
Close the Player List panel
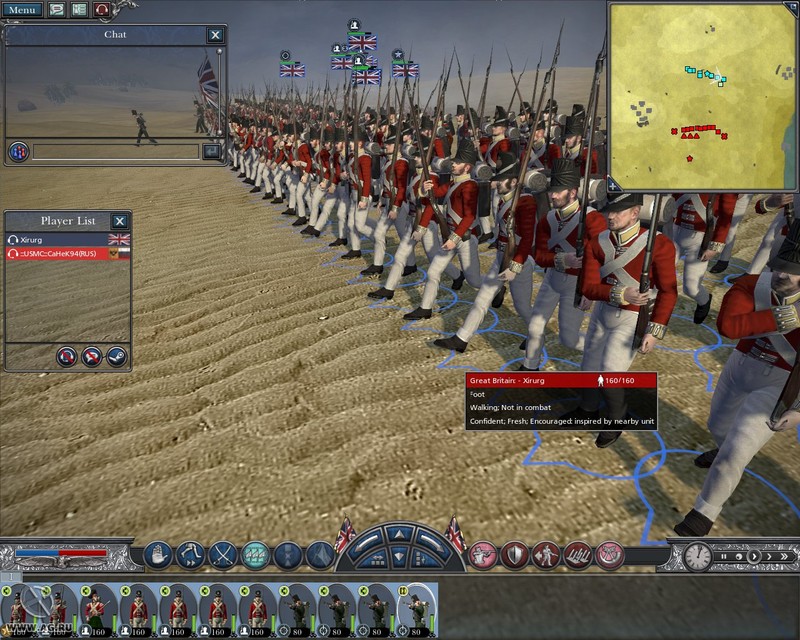click(119, 221)
